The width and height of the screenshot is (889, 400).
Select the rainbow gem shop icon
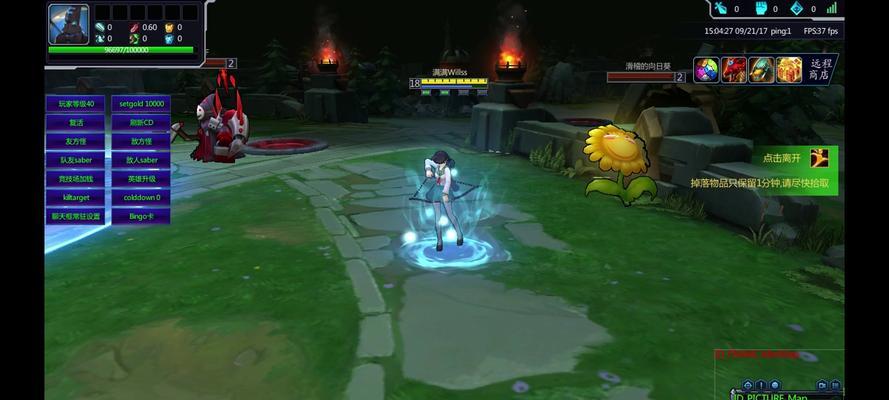coord(707,70)
